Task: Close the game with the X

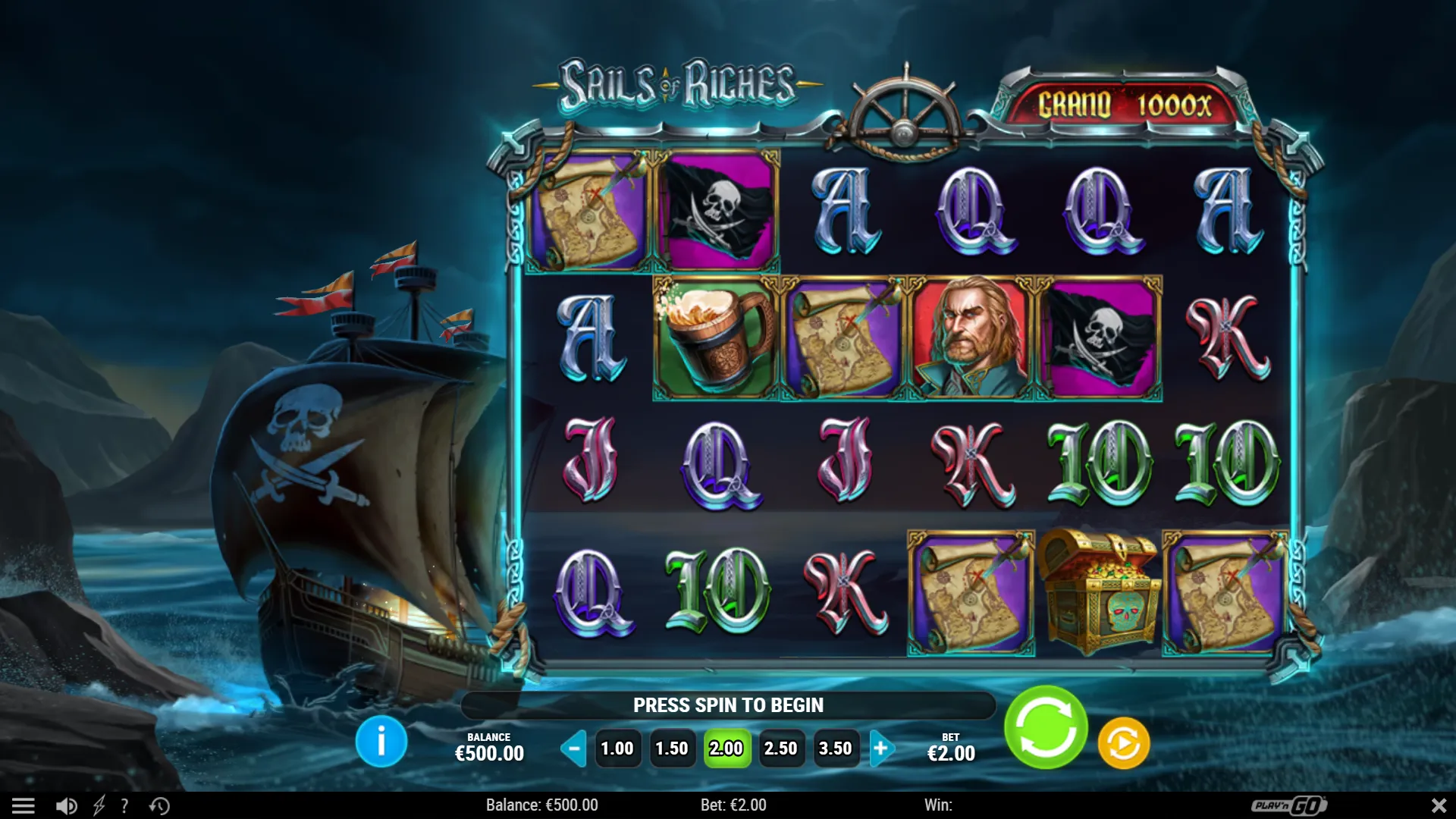Action: tap(1438, 805)
